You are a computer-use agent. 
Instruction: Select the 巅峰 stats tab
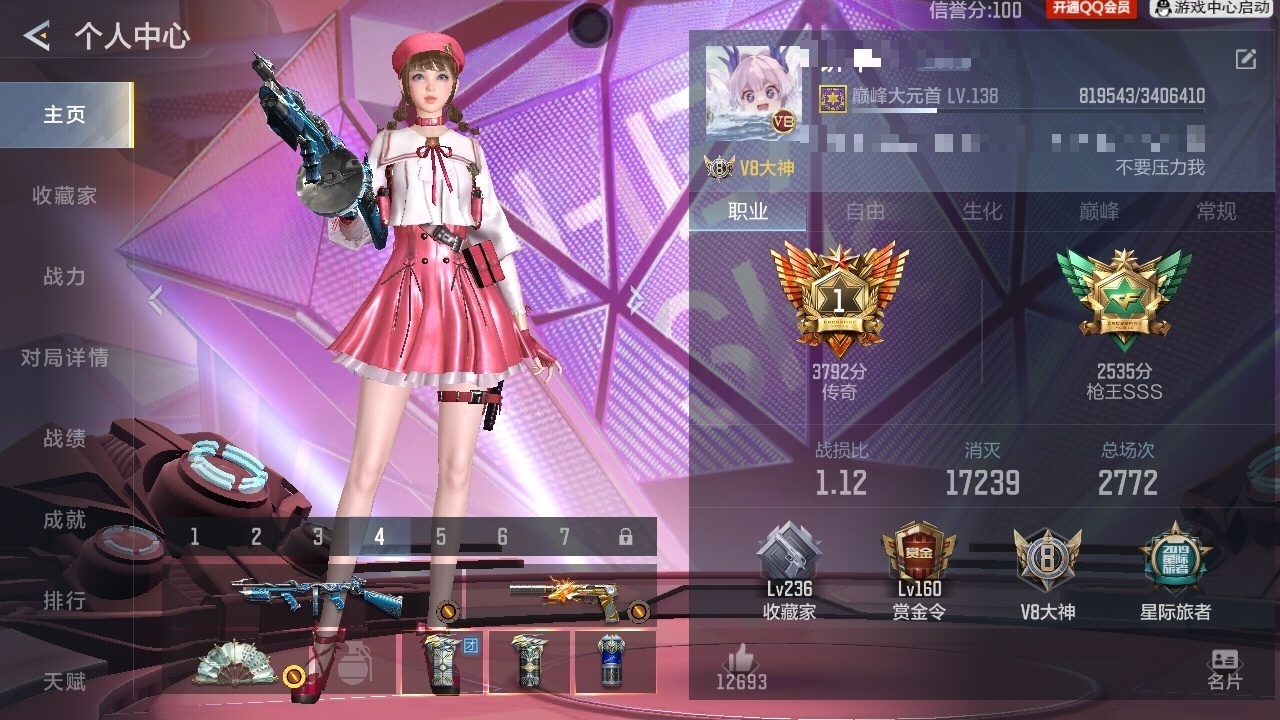1099,211
